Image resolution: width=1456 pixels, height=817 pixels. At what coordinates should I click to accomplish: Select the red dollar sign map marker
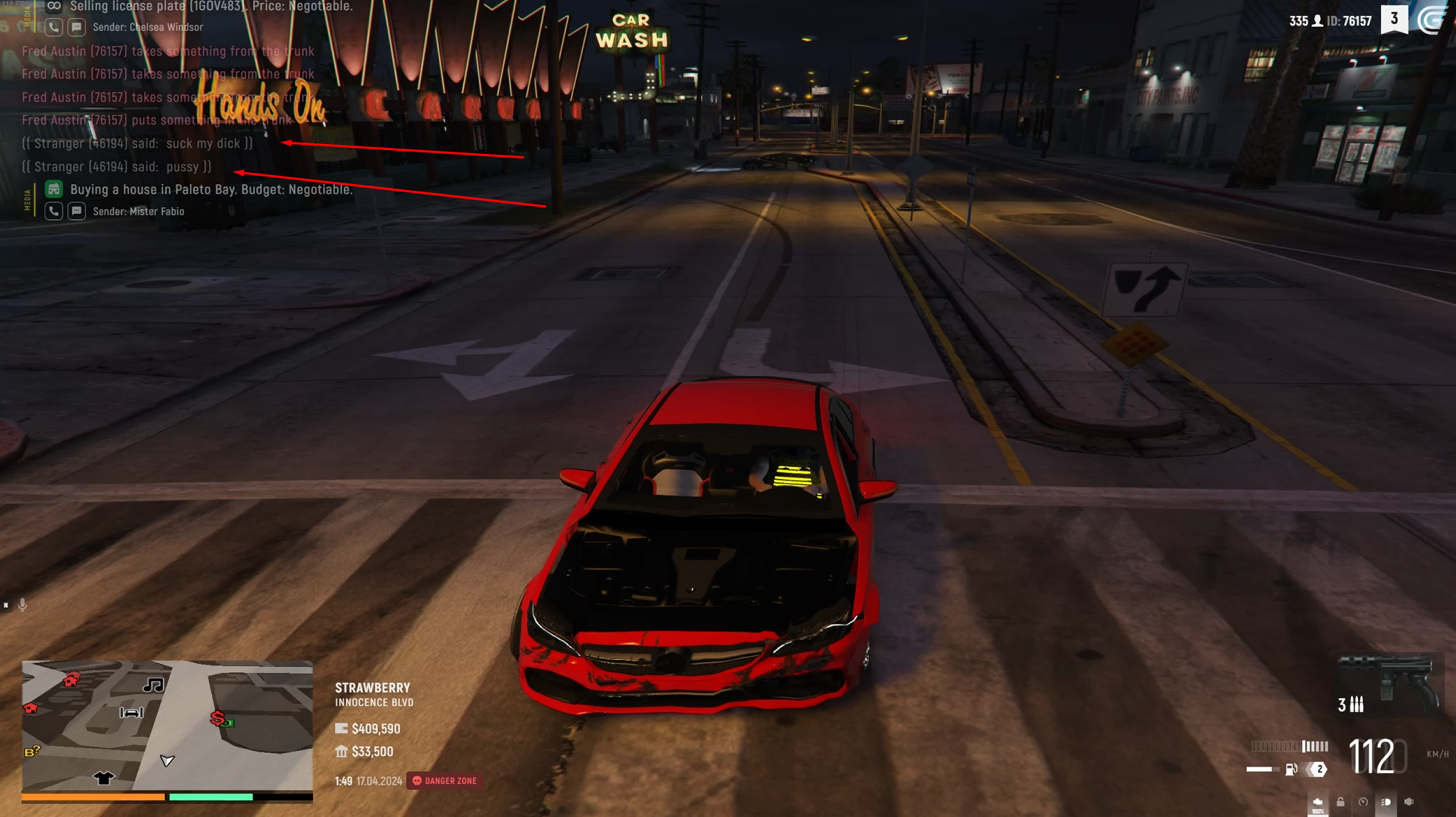pyautogui.click(x=218, y=717)
